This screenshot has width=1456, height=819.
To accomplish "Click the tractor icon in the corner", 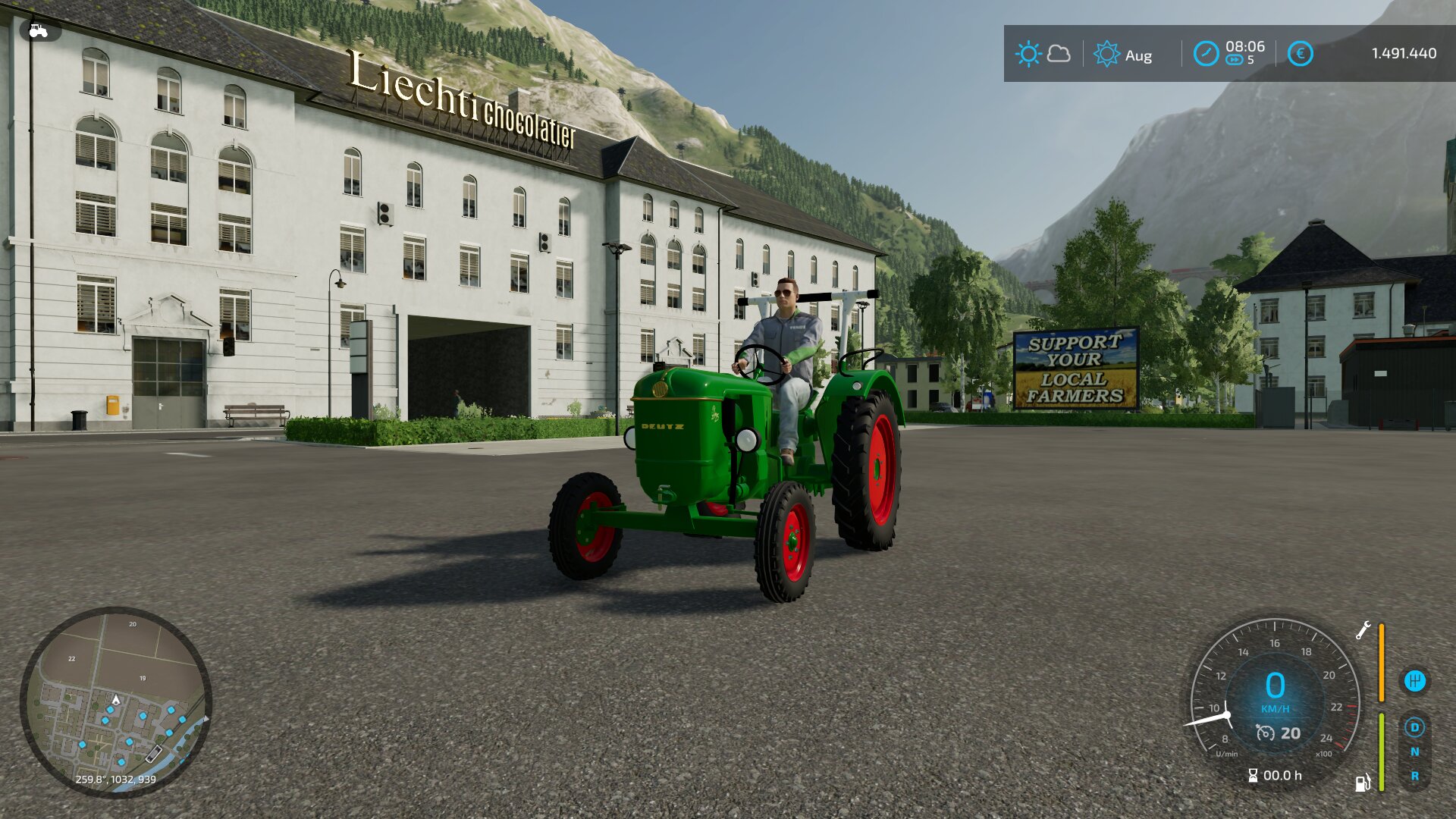I will point(38,31).
